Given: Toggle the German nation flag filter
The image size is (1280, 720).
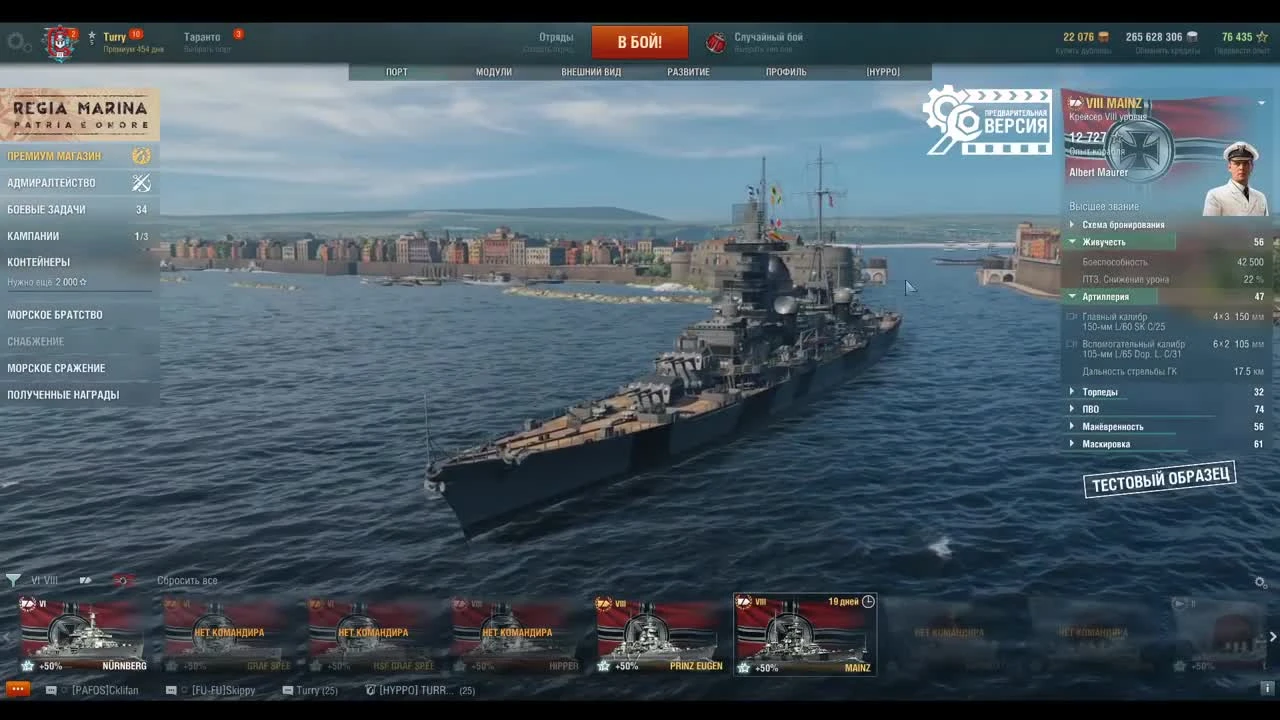Looking at the screenshot, I should pos(121,581).
